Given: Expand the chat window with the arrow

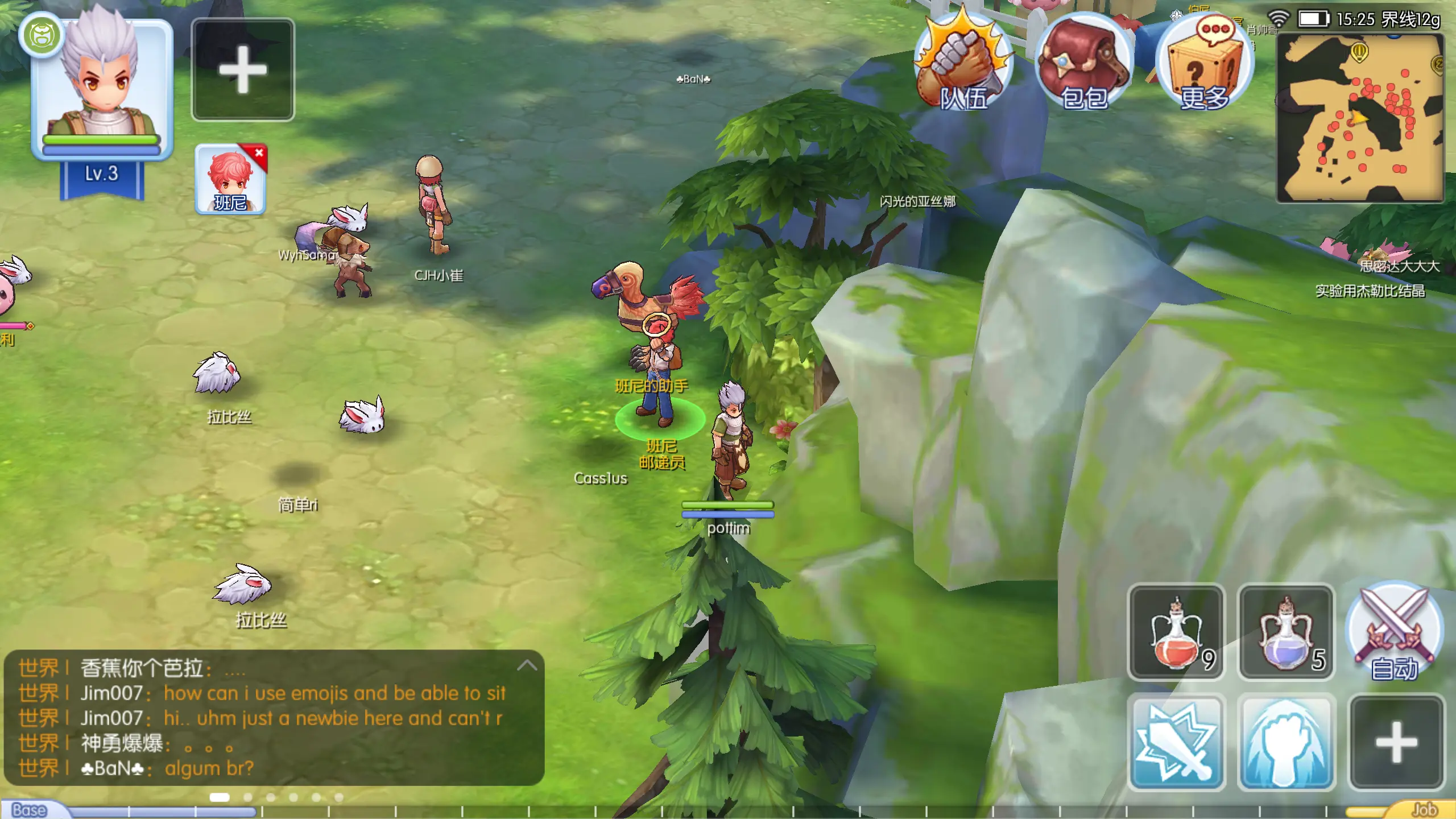Looking at the screenshot, I should coord(527,665).
